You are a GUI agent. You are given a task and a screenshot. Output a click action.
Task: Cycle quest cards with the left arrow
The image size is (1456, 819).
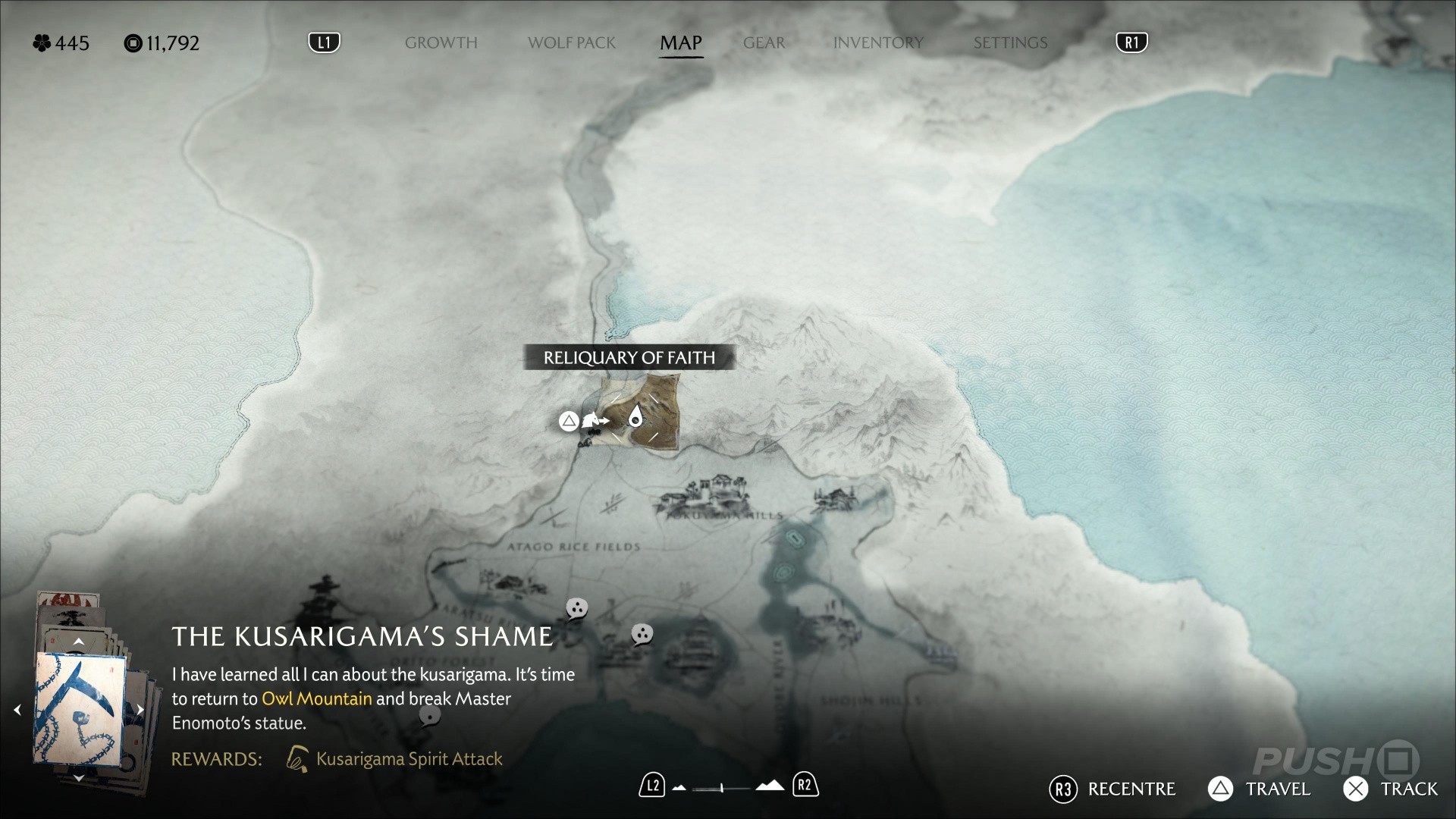click(x=17, y=710)
